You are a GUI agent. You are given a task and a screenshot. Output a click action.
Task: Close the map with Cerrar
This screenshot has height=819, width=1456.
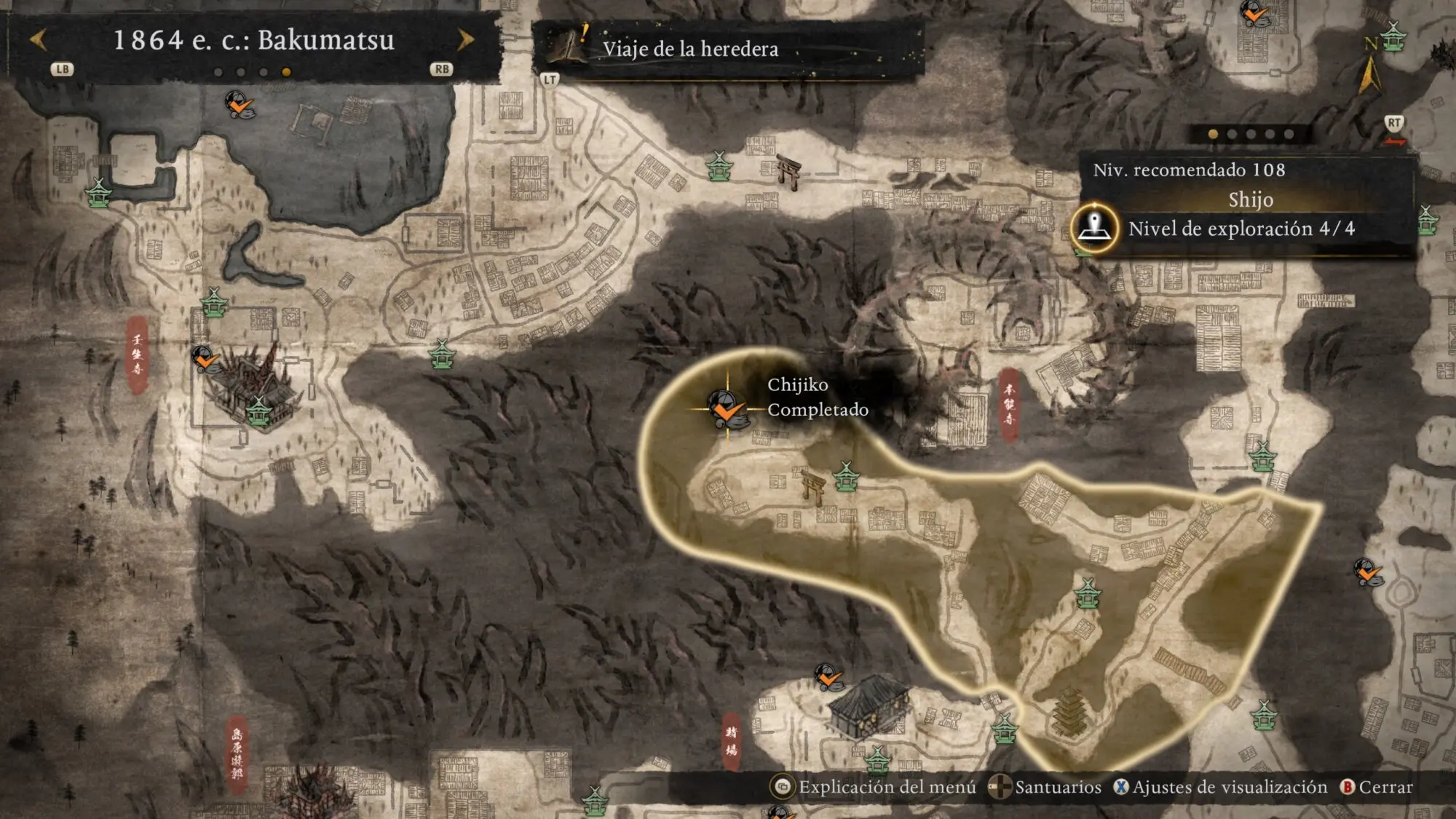(1376, 787)
